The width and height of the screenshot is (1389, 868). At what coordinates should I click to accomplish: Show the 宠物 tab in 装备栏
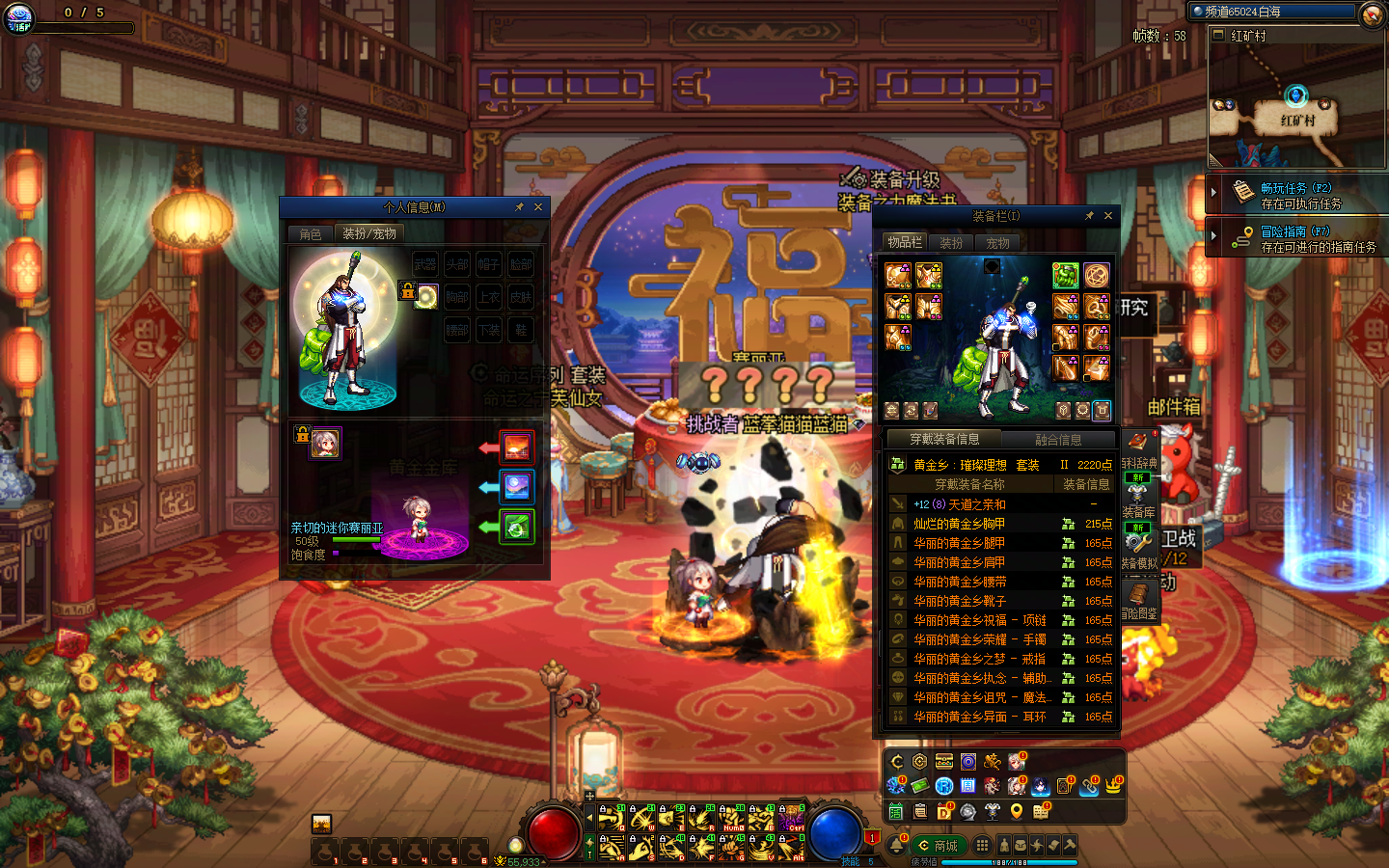click(997, 243)
